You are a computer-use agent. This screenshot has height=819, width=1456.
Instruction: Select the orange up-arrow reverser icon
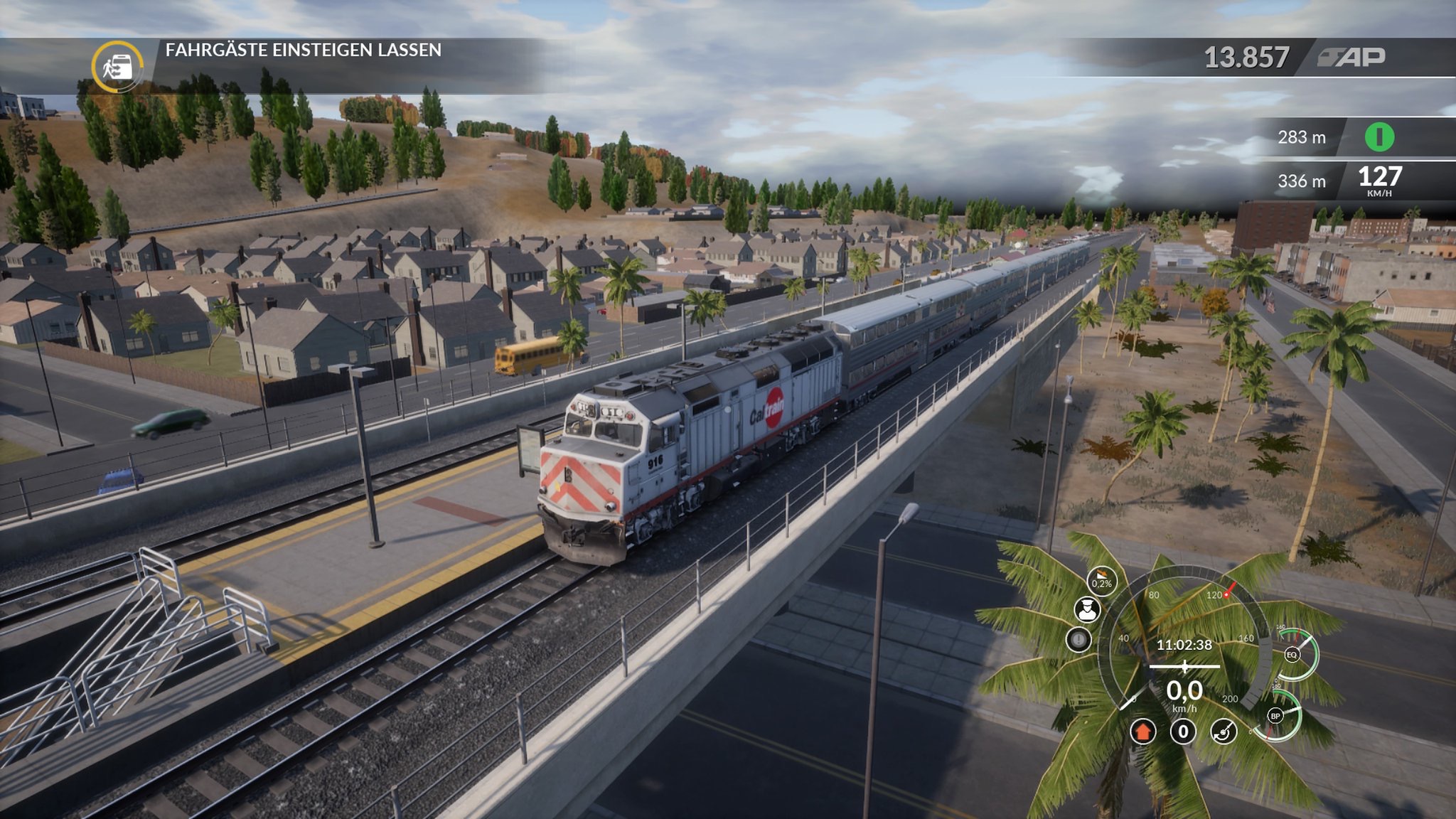click(x=1142, y=731)
